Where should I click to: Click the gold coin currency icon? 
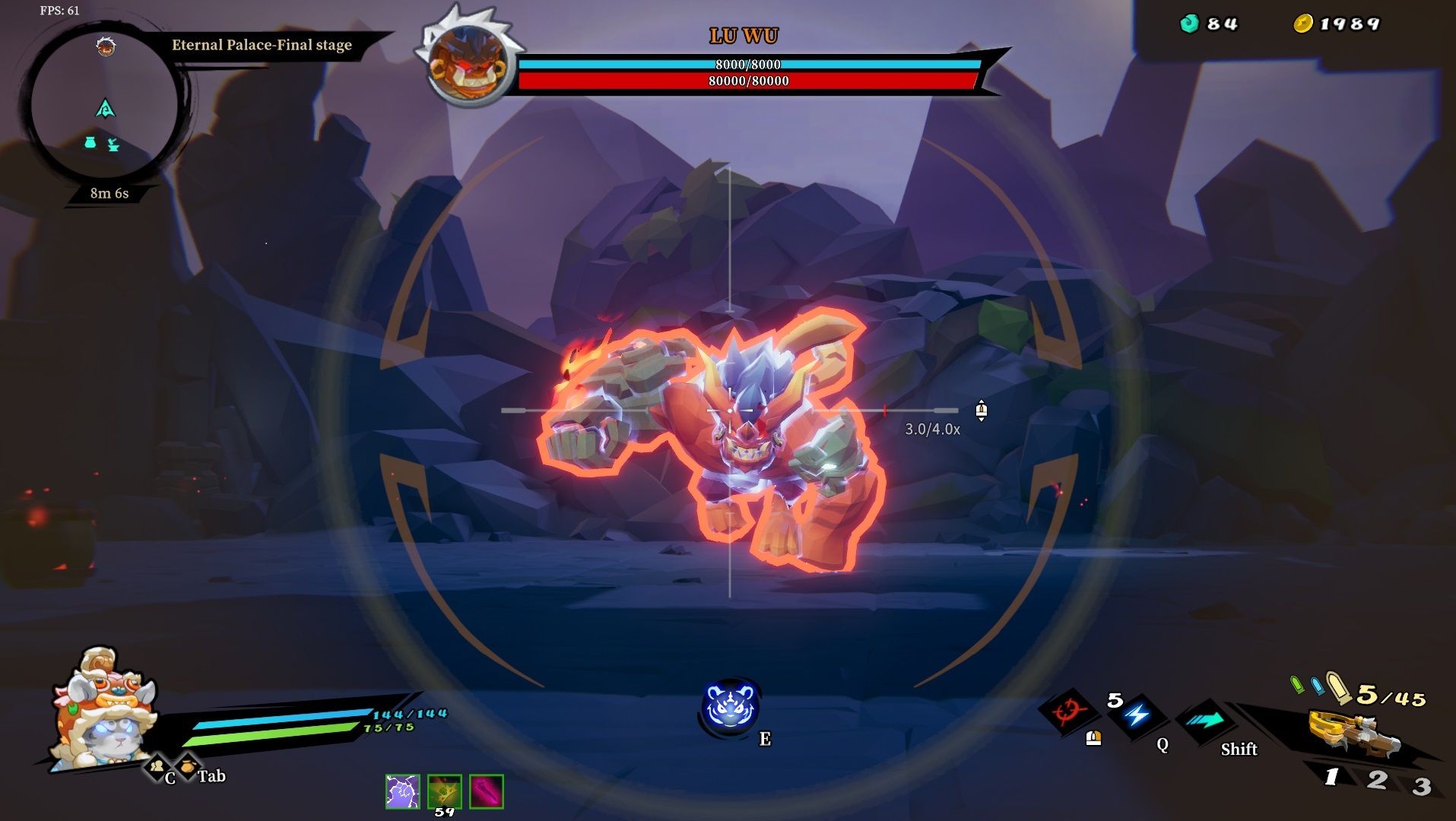click(1303, 23)
